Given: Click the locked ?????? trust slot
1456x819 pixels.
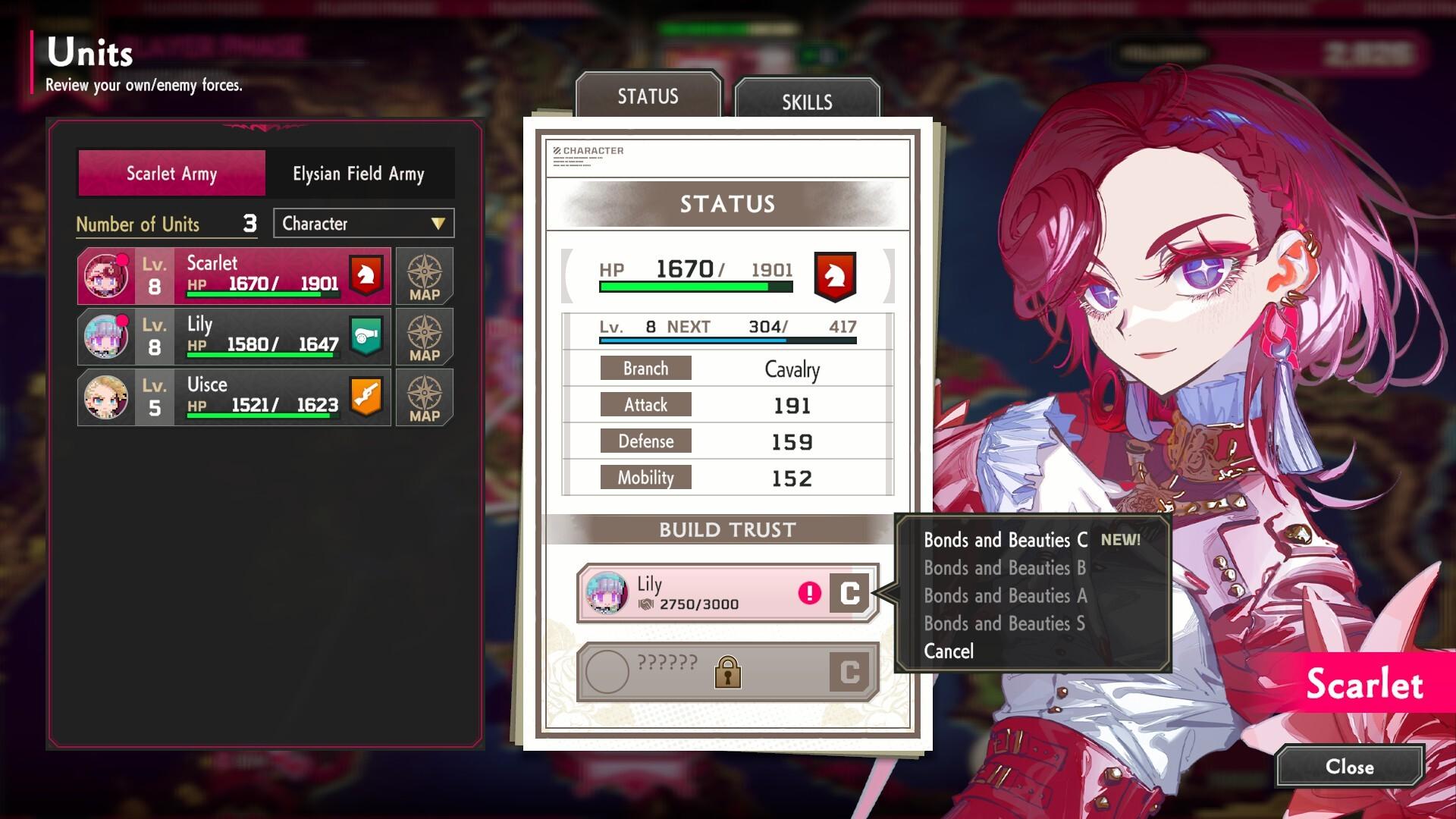Looking at the screenshot, I should click(x=726, y=672).
